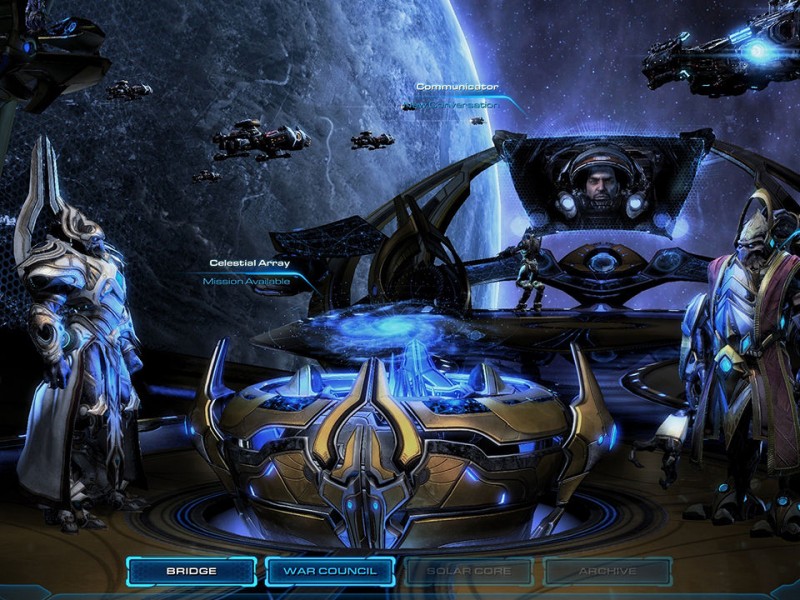The width and height of the screenshot is (800, 600).
Task: Select the Solar Core tab
Action: 468,571
